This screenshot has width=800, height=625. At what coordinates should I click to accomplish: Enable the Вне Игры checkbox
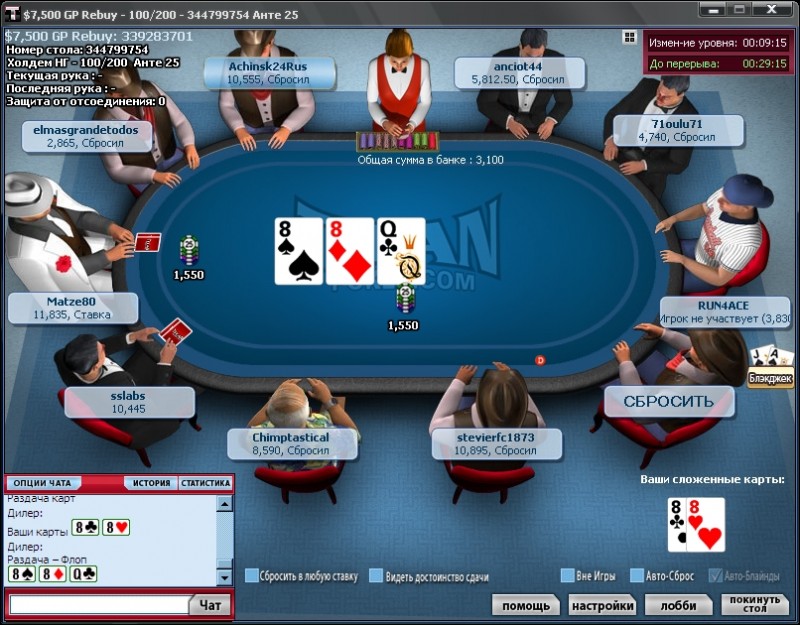[567, 575]
